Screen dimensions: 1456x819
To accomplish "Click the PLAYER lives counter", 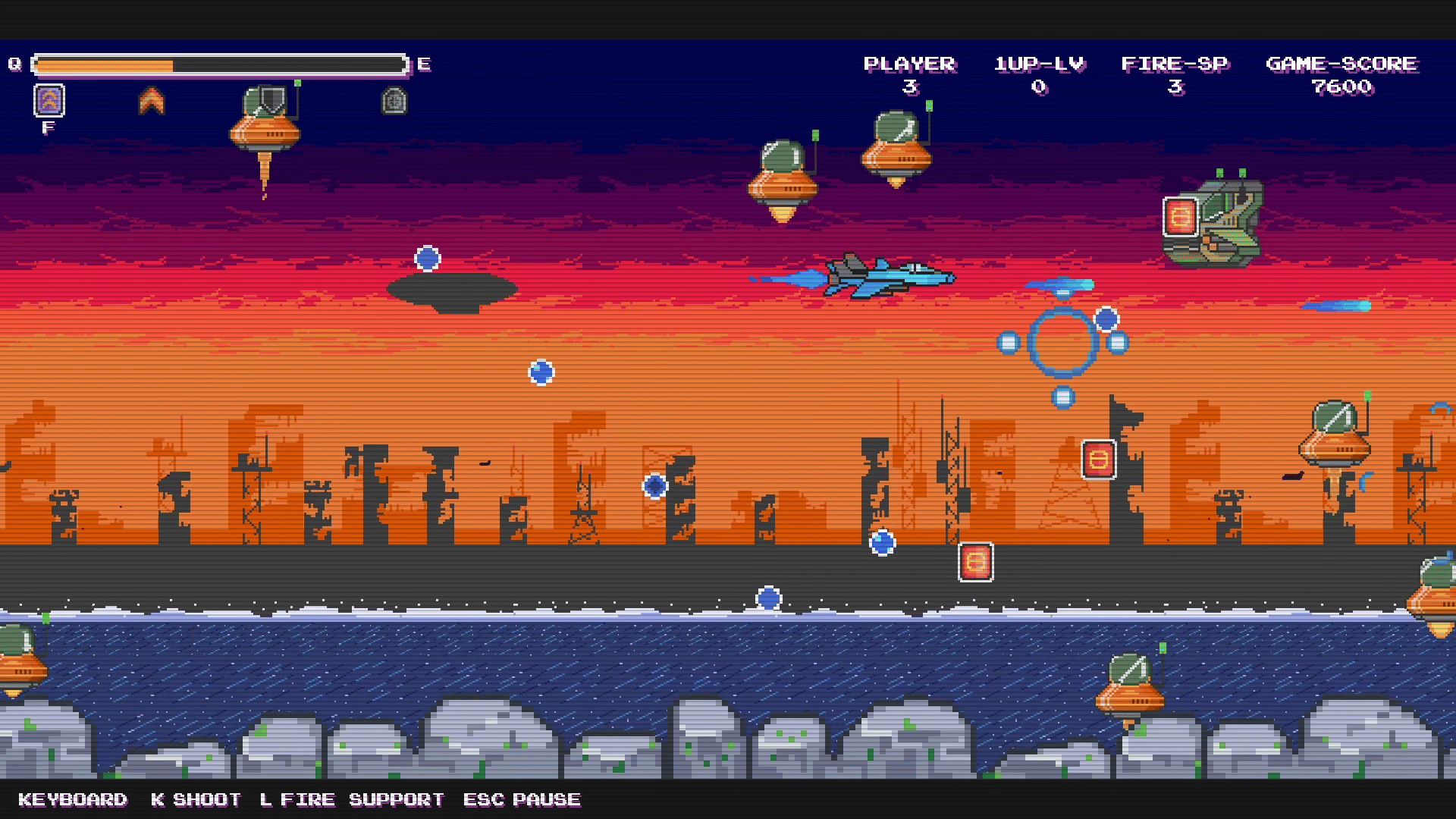I will [910, 76].
